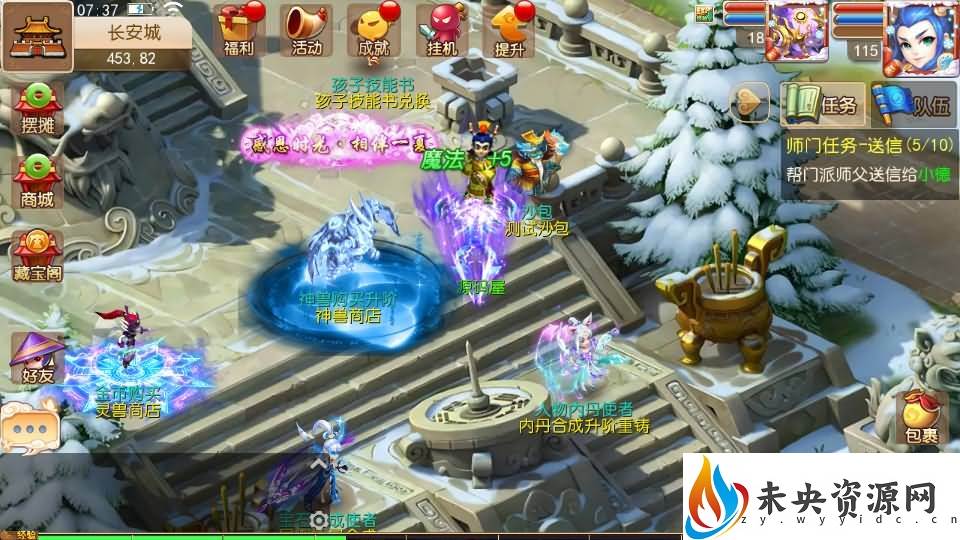This screenshot has width=960, height=540.
Task: Open the 摆摊 stall icon
Action: [37, 114]
